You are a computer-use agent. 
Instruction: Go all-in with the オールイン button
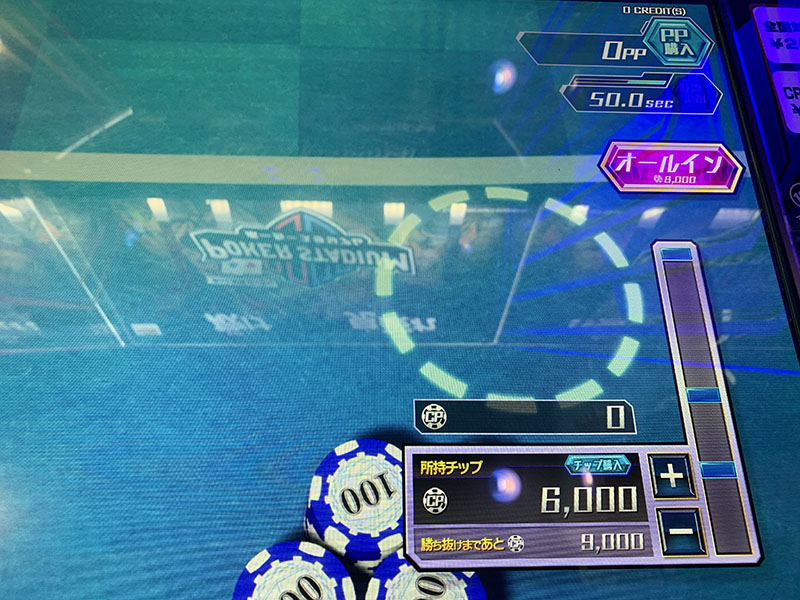[671, 167]
